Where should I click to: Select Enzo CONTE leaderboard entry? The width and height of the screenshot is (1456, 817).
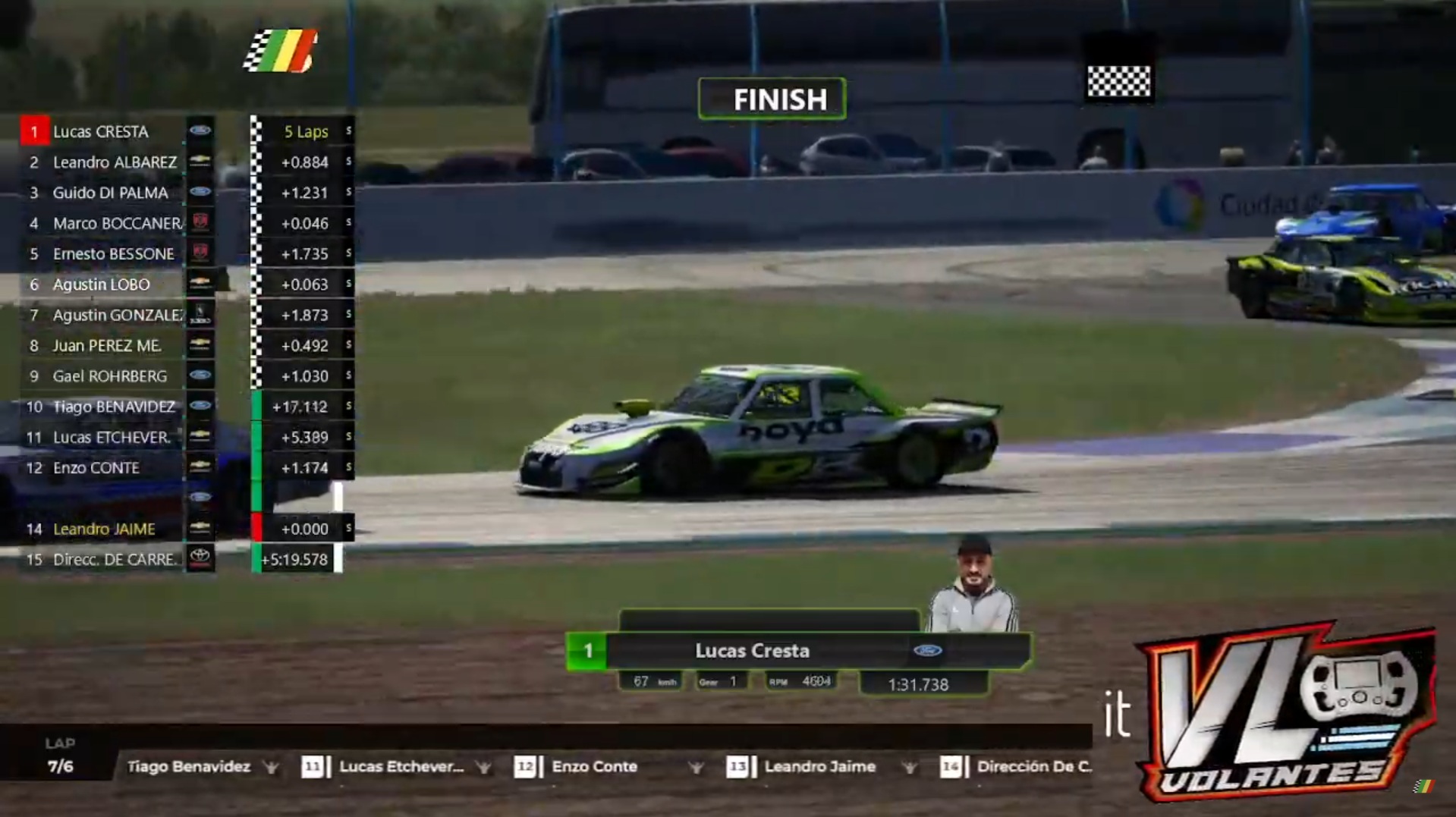click(96, 468)
